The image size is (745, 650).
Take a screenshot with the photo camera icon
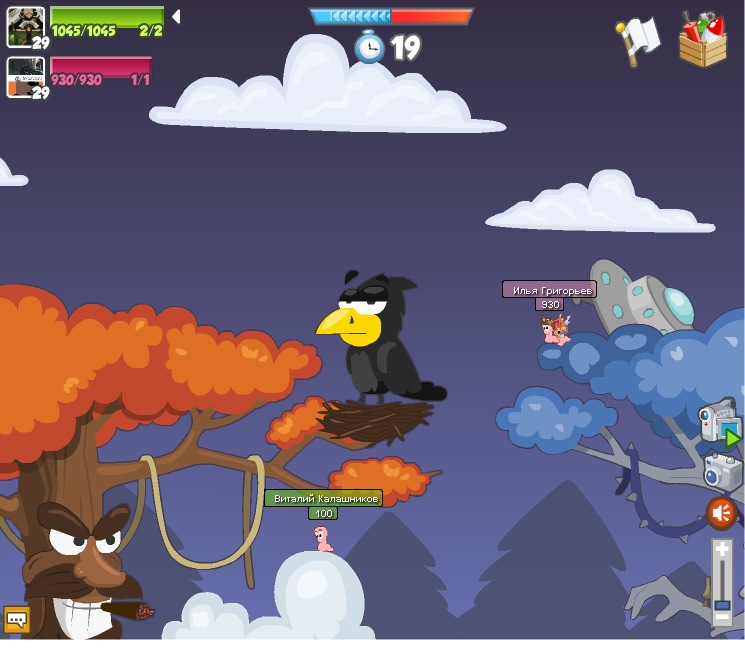pos(721,471)
